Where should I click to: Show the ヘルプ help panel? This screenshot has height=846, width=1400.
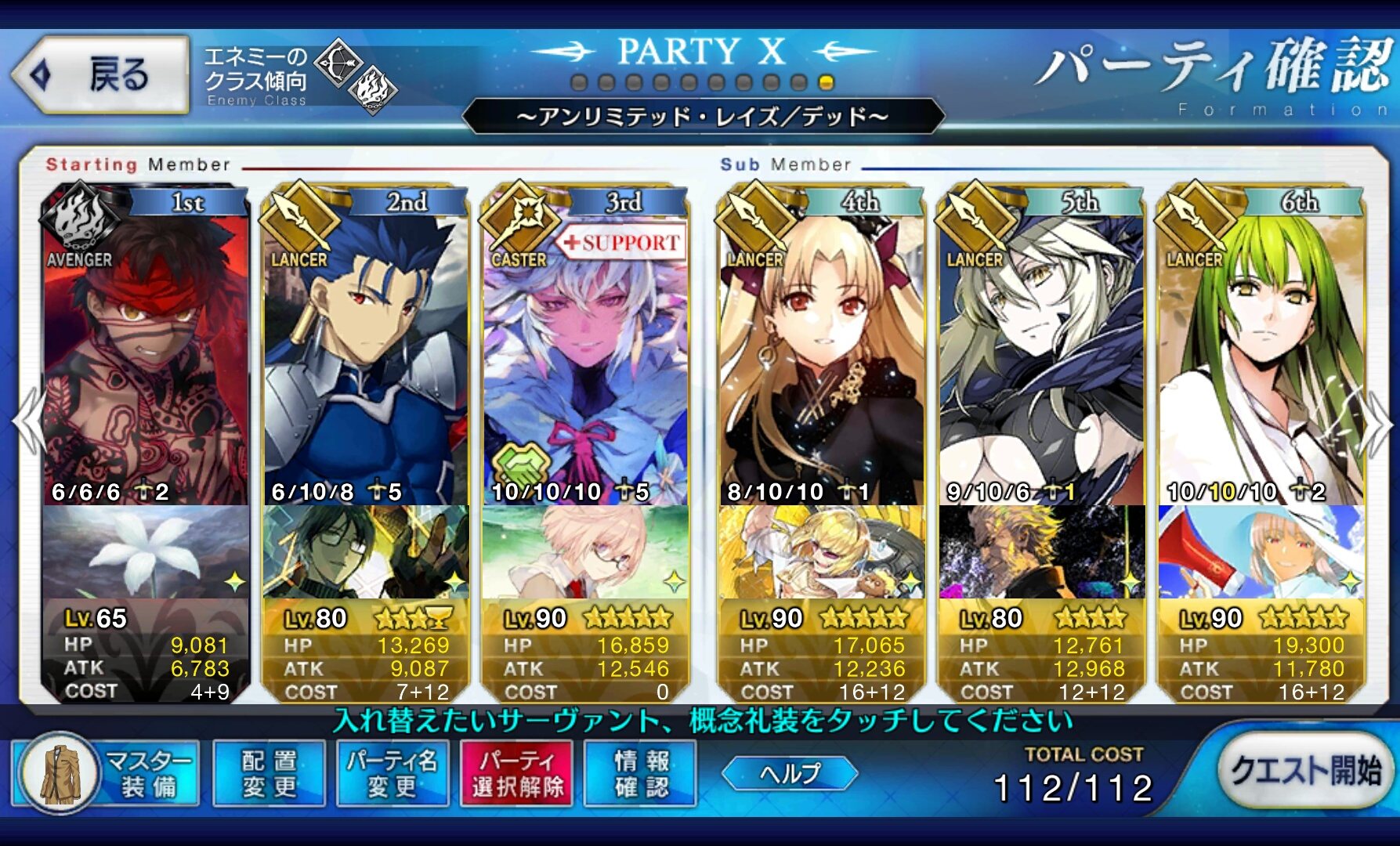tap(789, 774)
